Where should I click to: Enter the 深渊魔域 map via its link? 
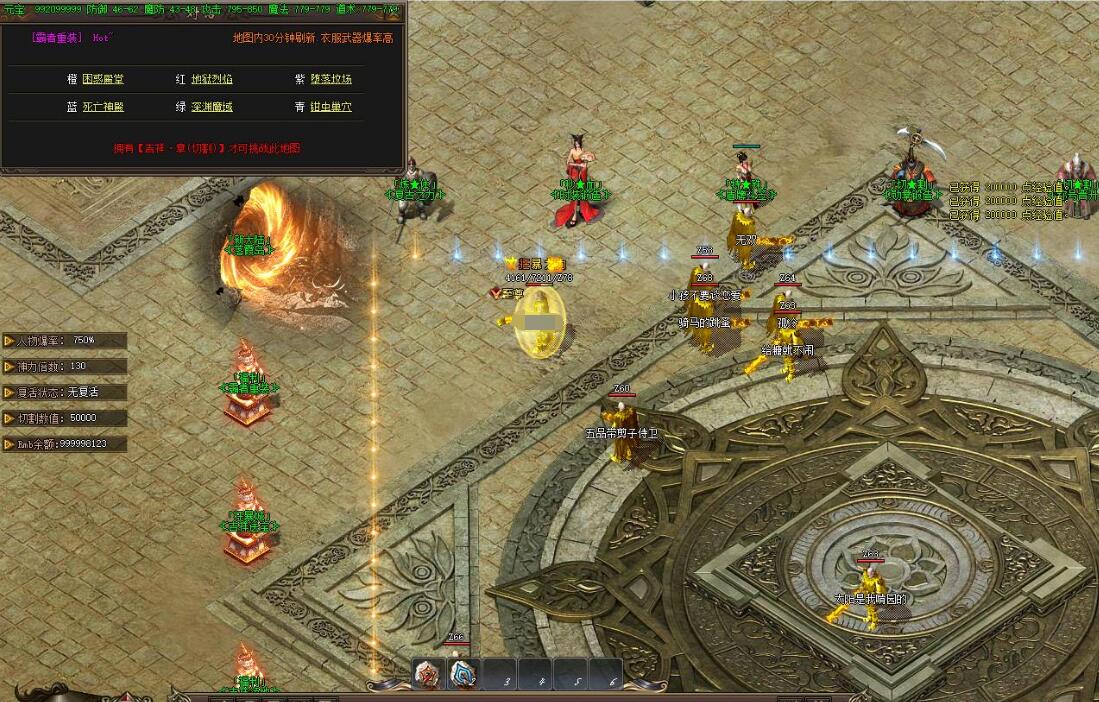(212, 106)
